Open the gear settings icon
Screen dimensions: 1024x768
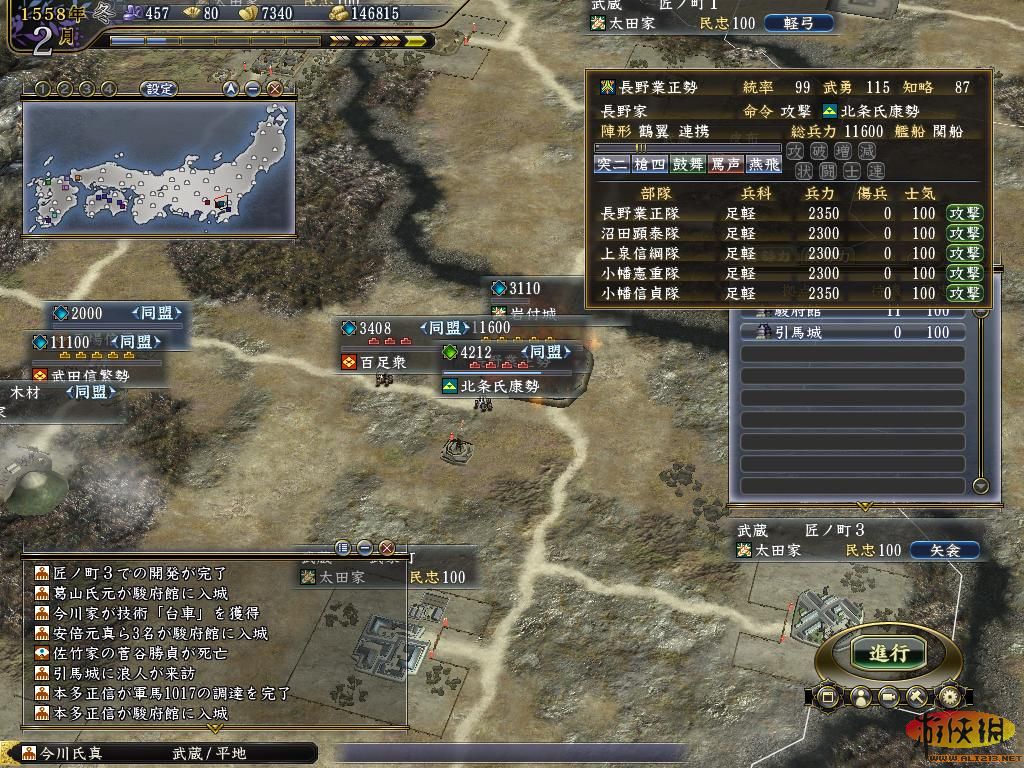tap(950, 697)
